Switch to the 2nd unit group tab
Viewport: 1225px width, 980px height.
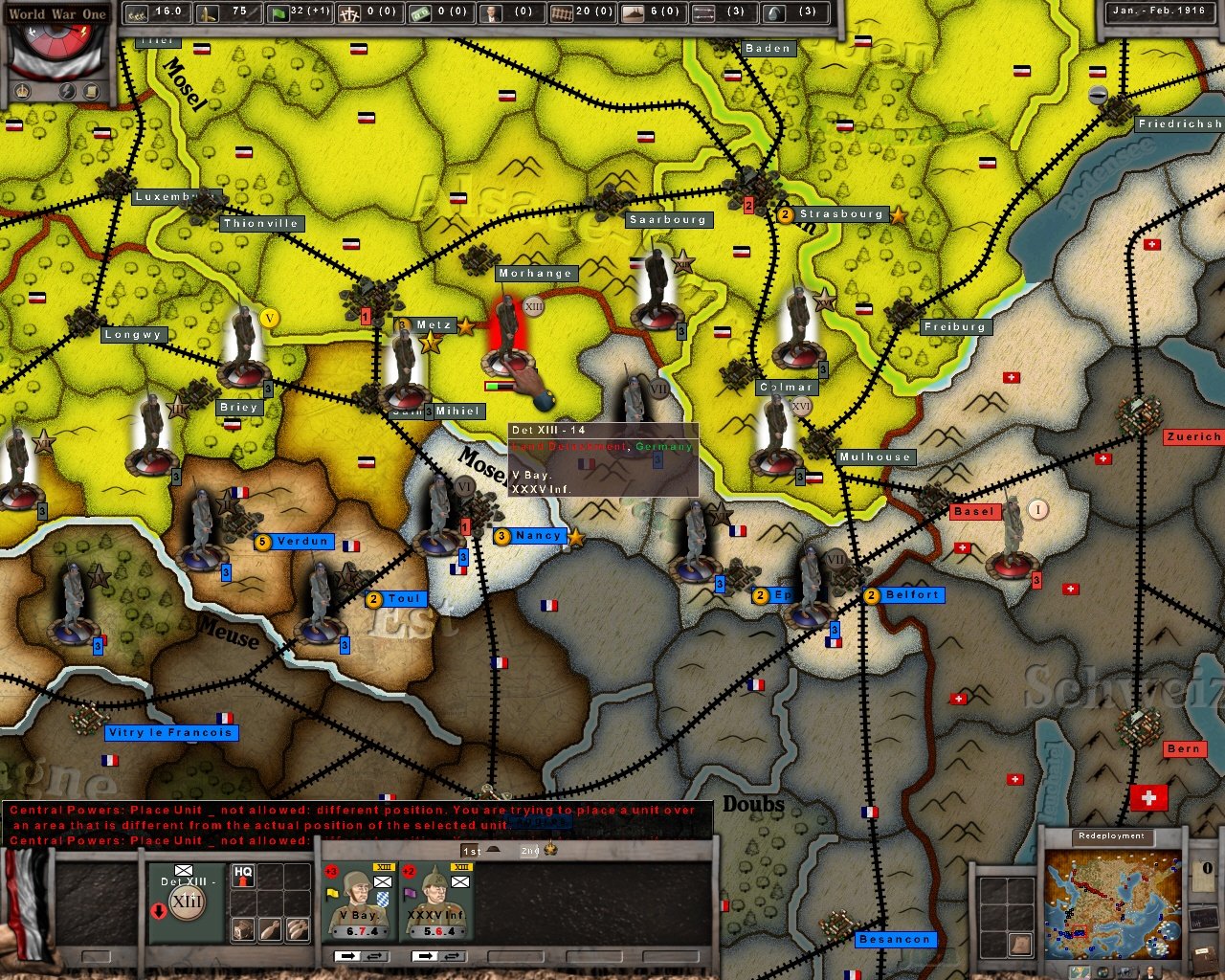click(x=528, y=850)
